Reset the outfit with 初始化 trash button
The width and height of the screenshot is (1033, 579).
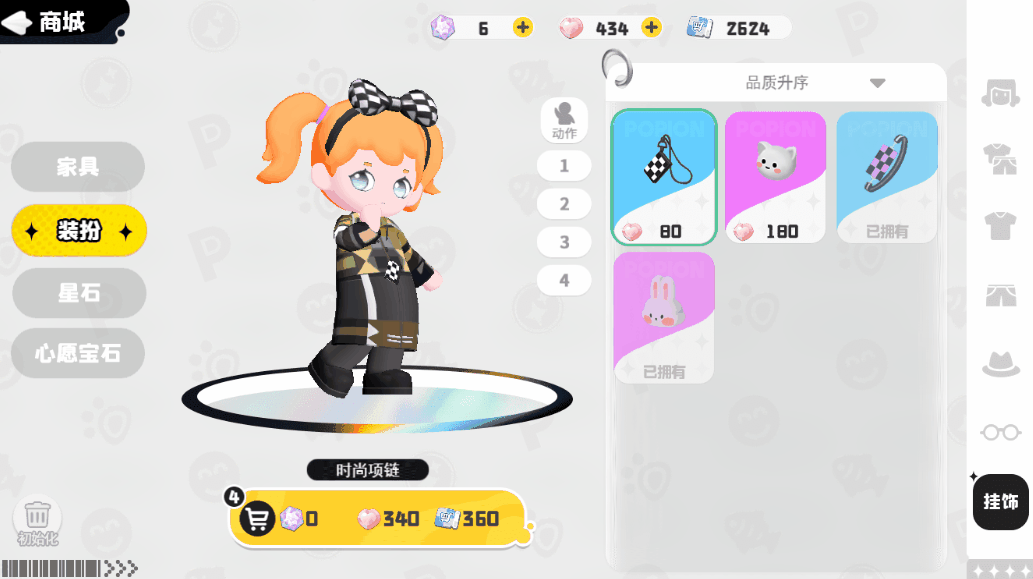click(37, 517)
